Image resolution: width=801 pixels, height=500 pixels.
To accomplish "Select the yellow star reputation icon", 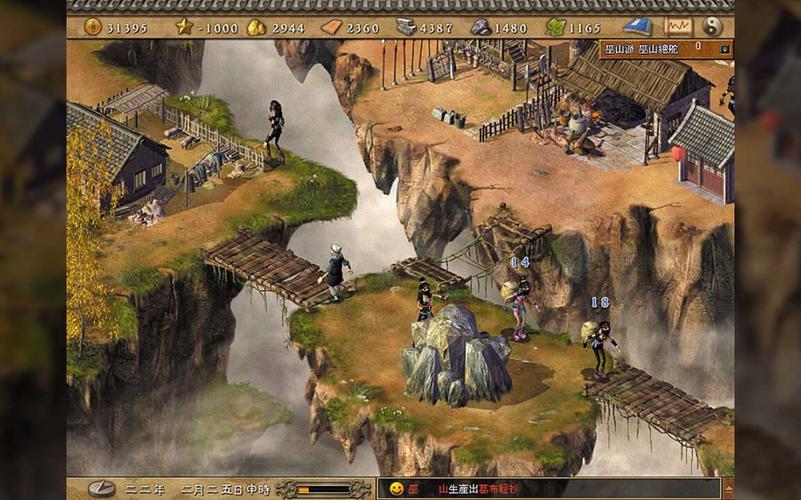I will pyautogui.click(x=184, y=27).
